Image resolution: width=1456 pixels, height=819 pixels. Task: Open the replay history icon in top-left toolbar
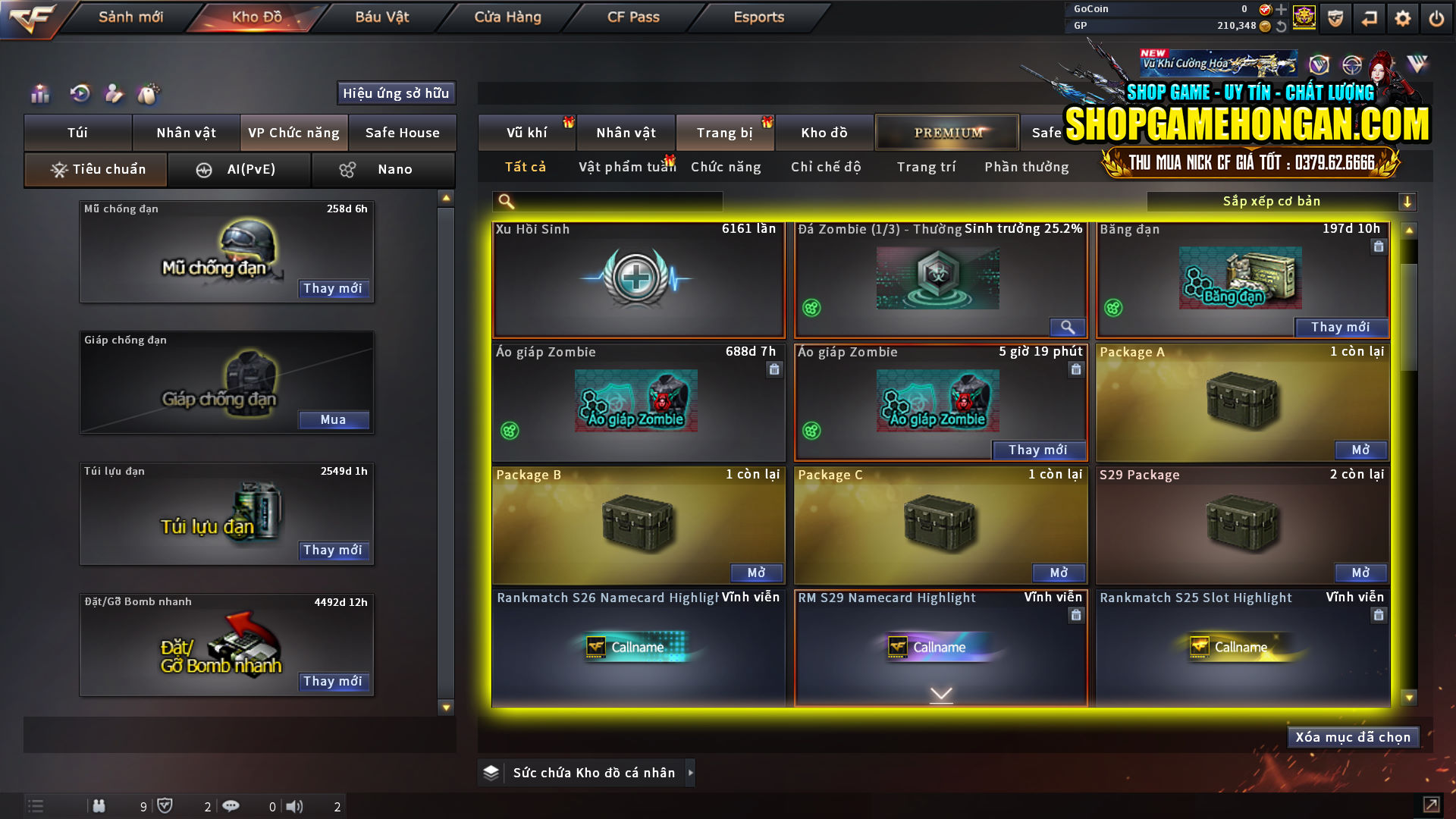(x=79, y=93)
